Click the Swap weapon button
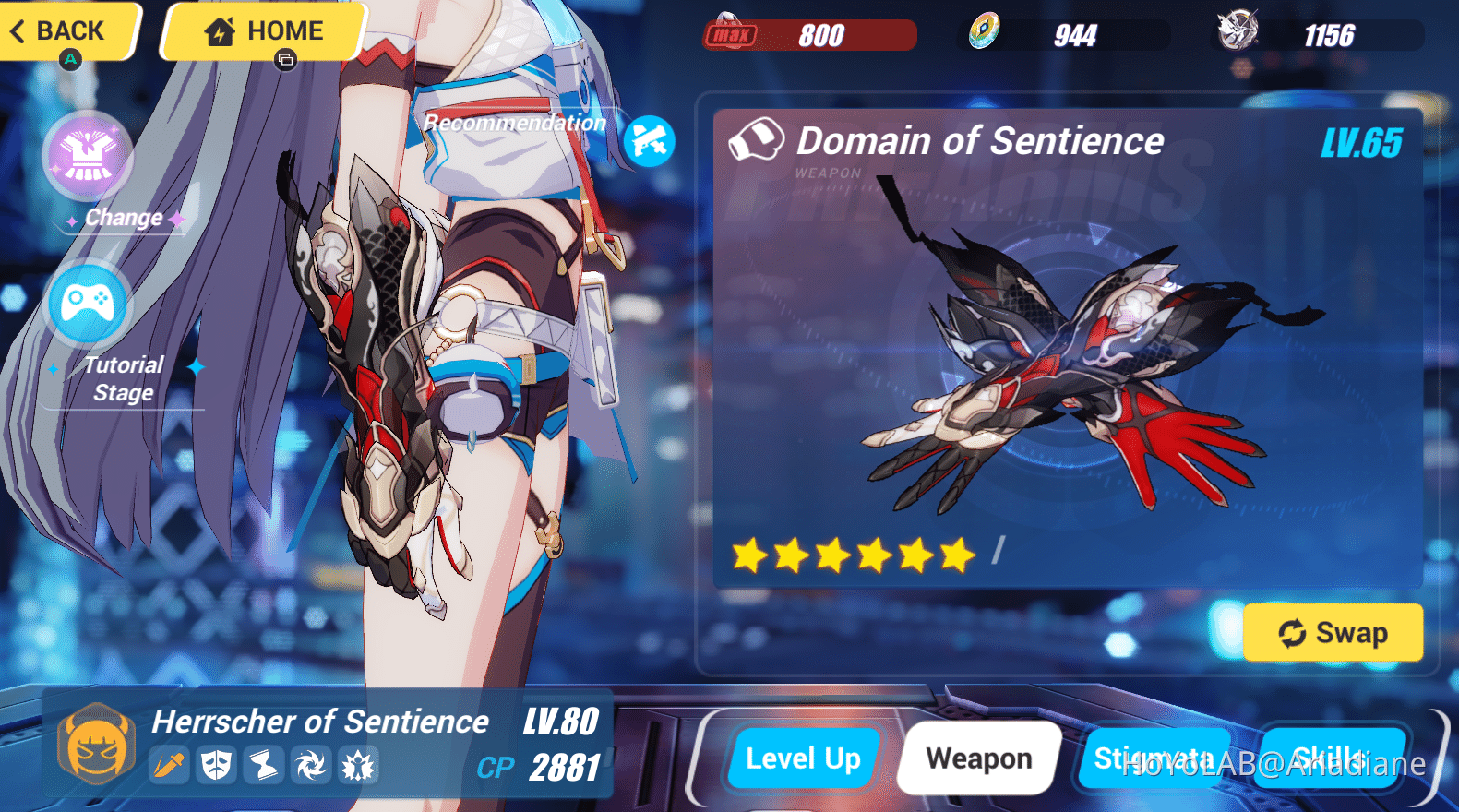Screen dimensions: 1459x812 pos(1333,633)
